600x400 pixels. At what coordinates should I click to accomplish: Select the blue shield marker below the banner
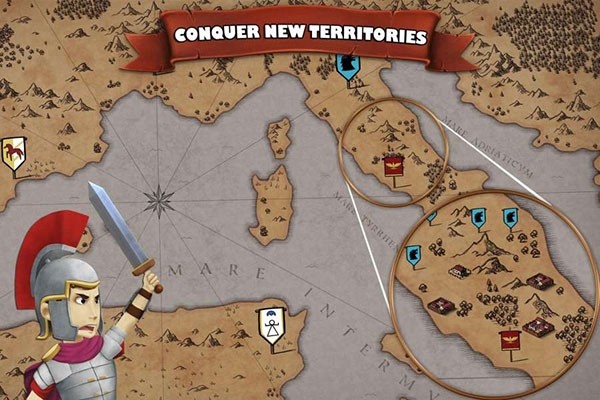pyautogui.click(x=348, y=67)
